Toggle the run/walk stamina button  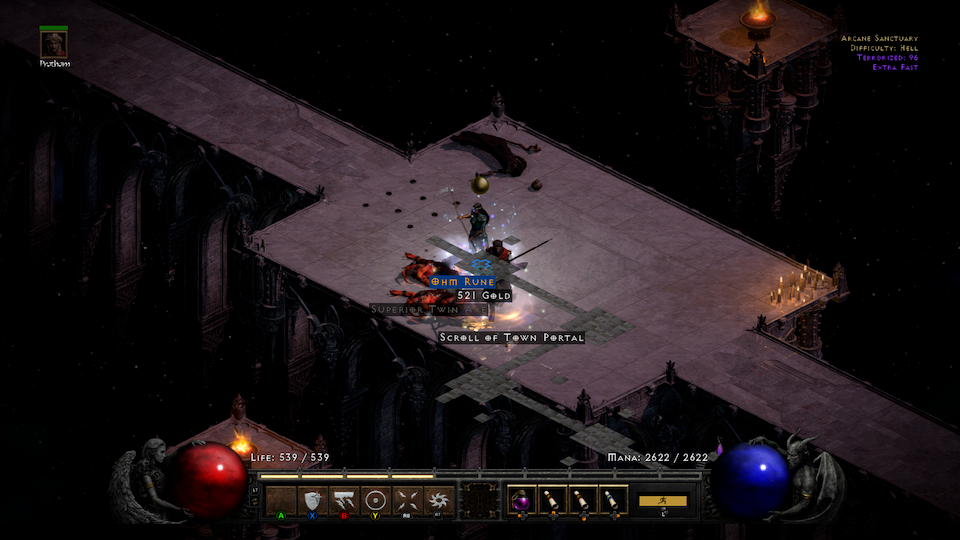pyautogui.click(x=663, y=500)
